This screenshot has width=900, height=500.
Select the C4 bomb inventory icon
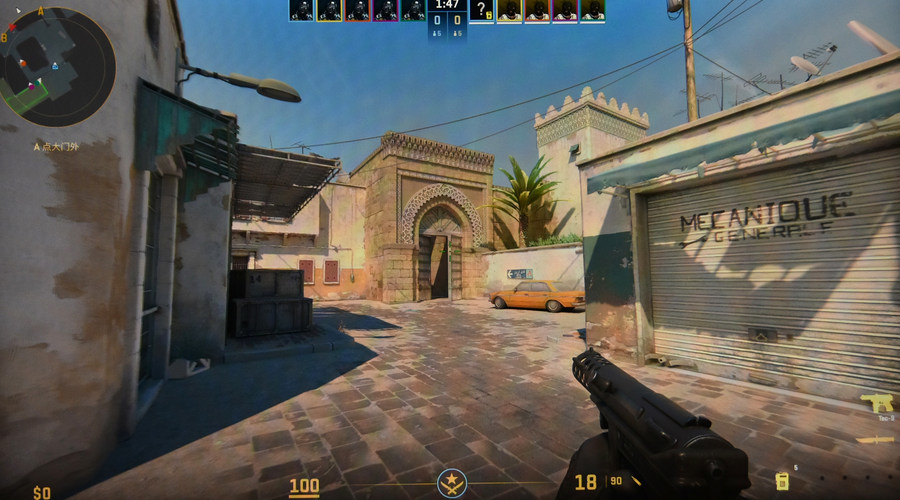(782, 481)
